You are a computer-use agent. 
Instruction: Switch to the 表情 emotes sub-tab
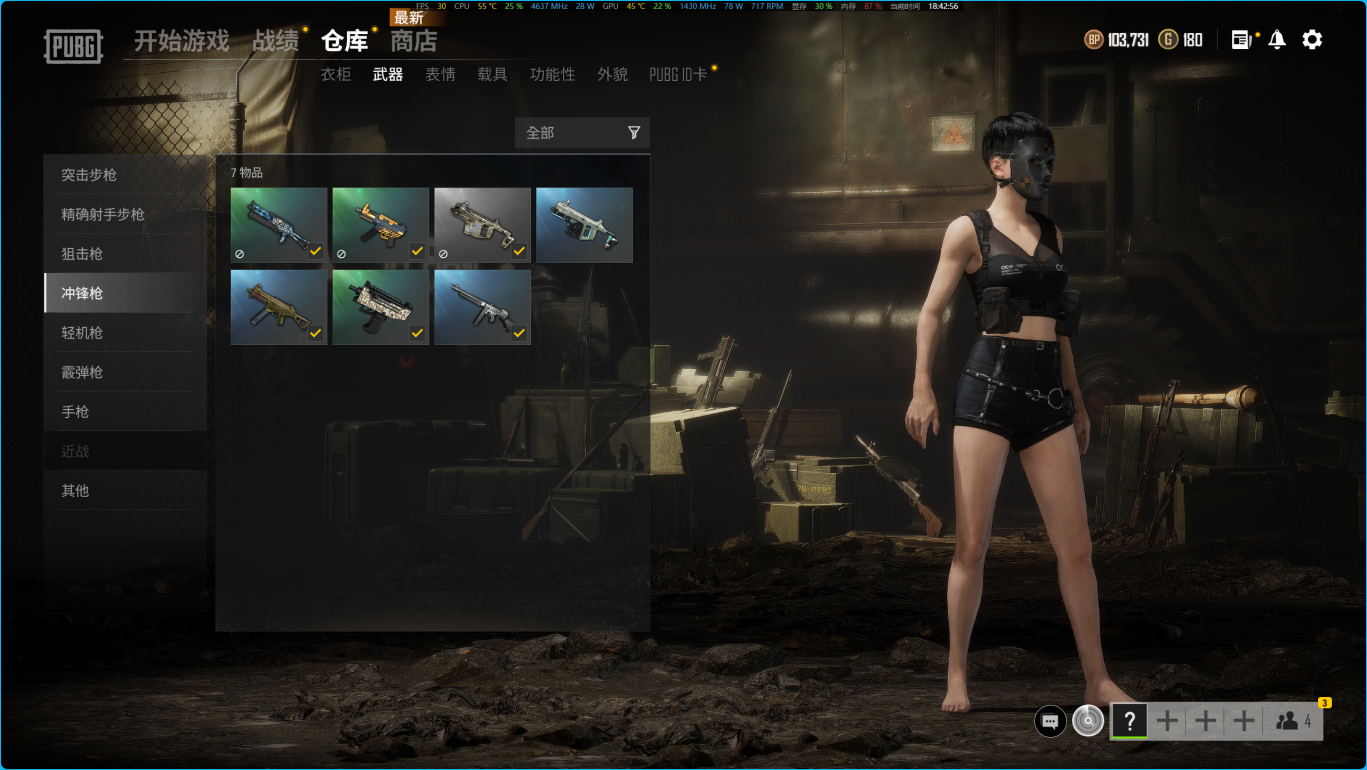(440, 74)
